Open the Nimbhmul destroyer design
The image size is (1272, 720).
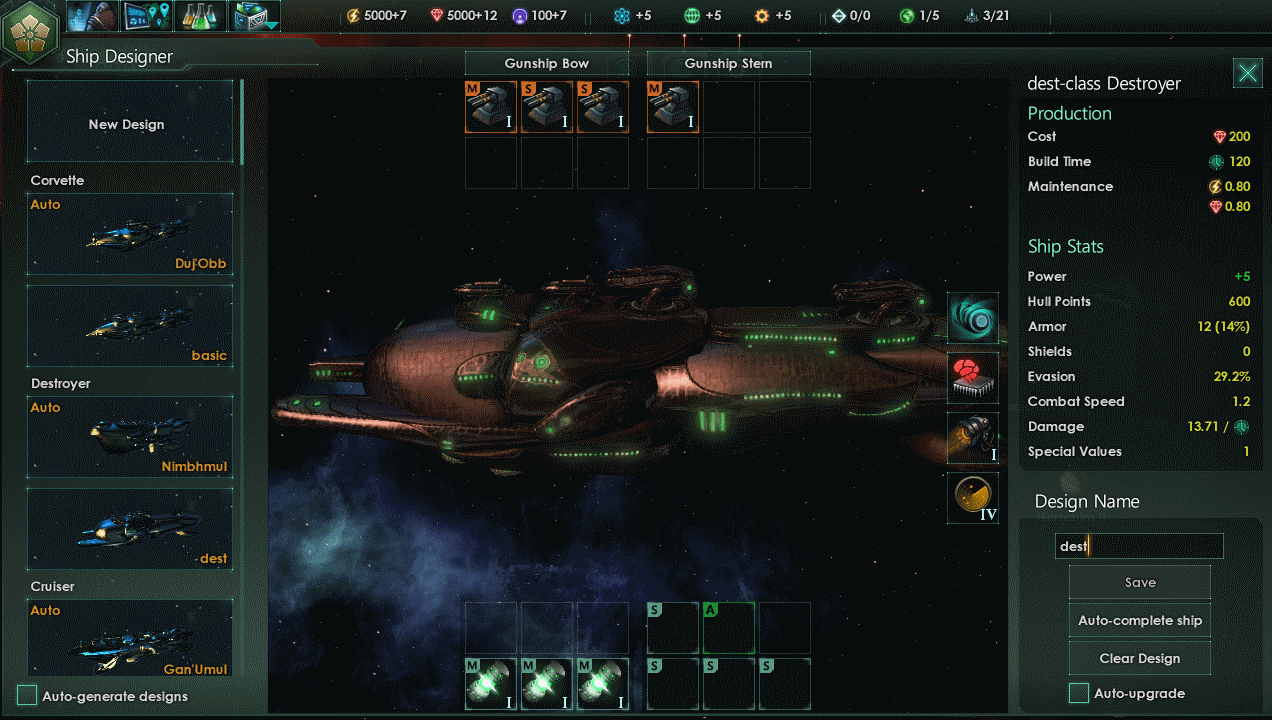tap(129, 437)
